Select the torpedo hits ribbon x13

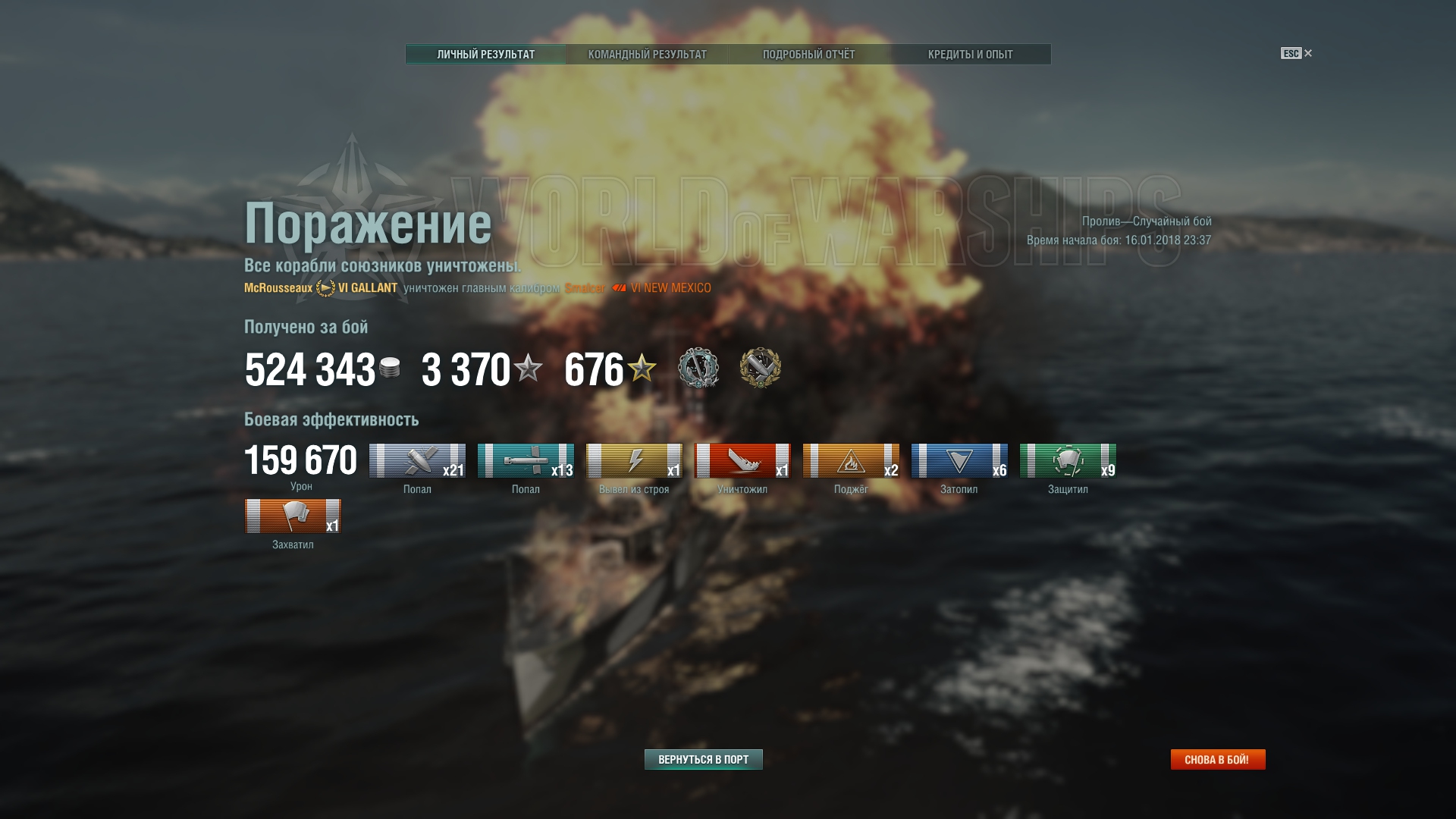pos(526,461)
